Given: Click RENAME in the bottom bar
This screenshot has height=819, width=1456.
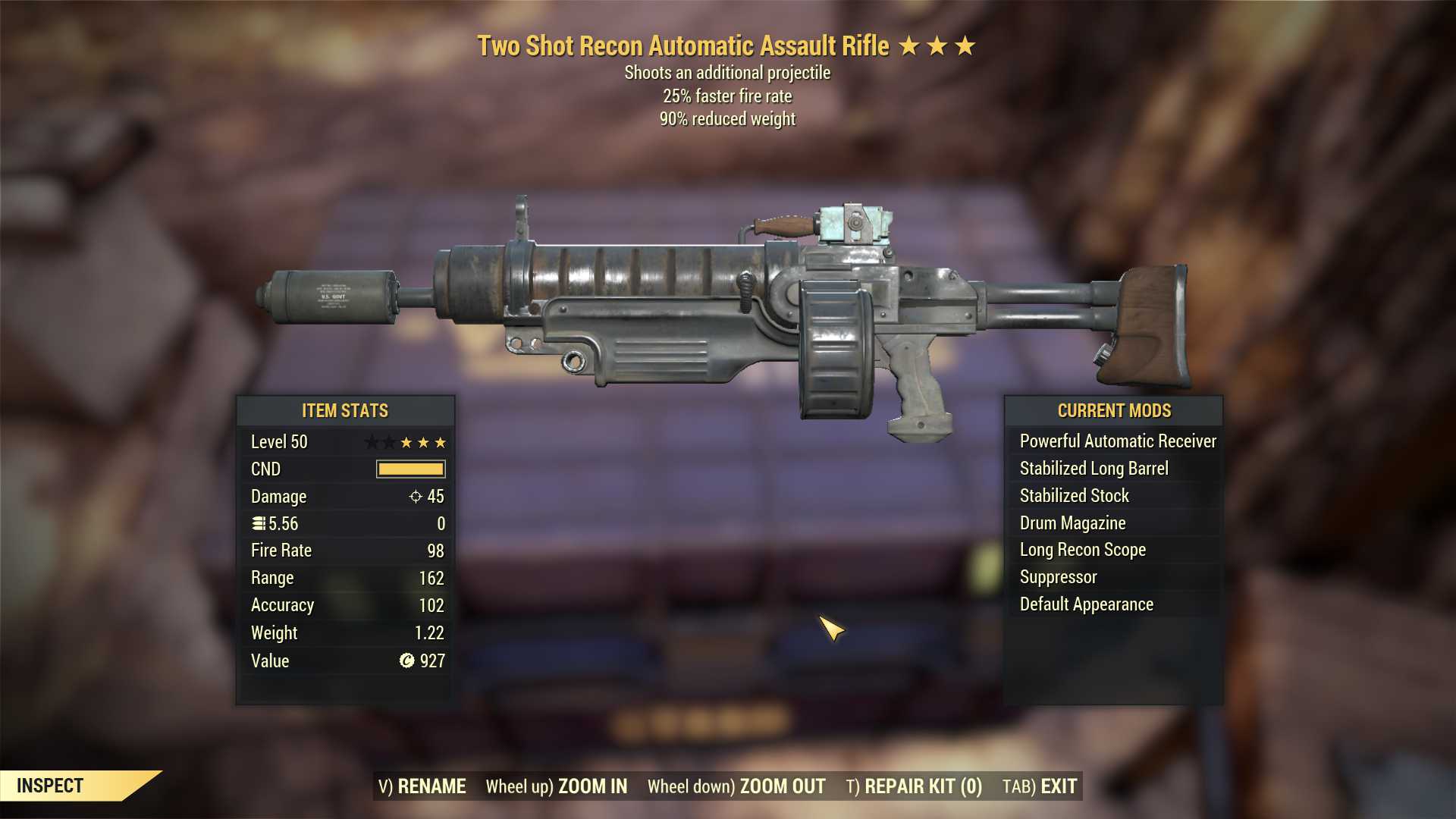Looking at the screenshot, I should pos(432,786).
